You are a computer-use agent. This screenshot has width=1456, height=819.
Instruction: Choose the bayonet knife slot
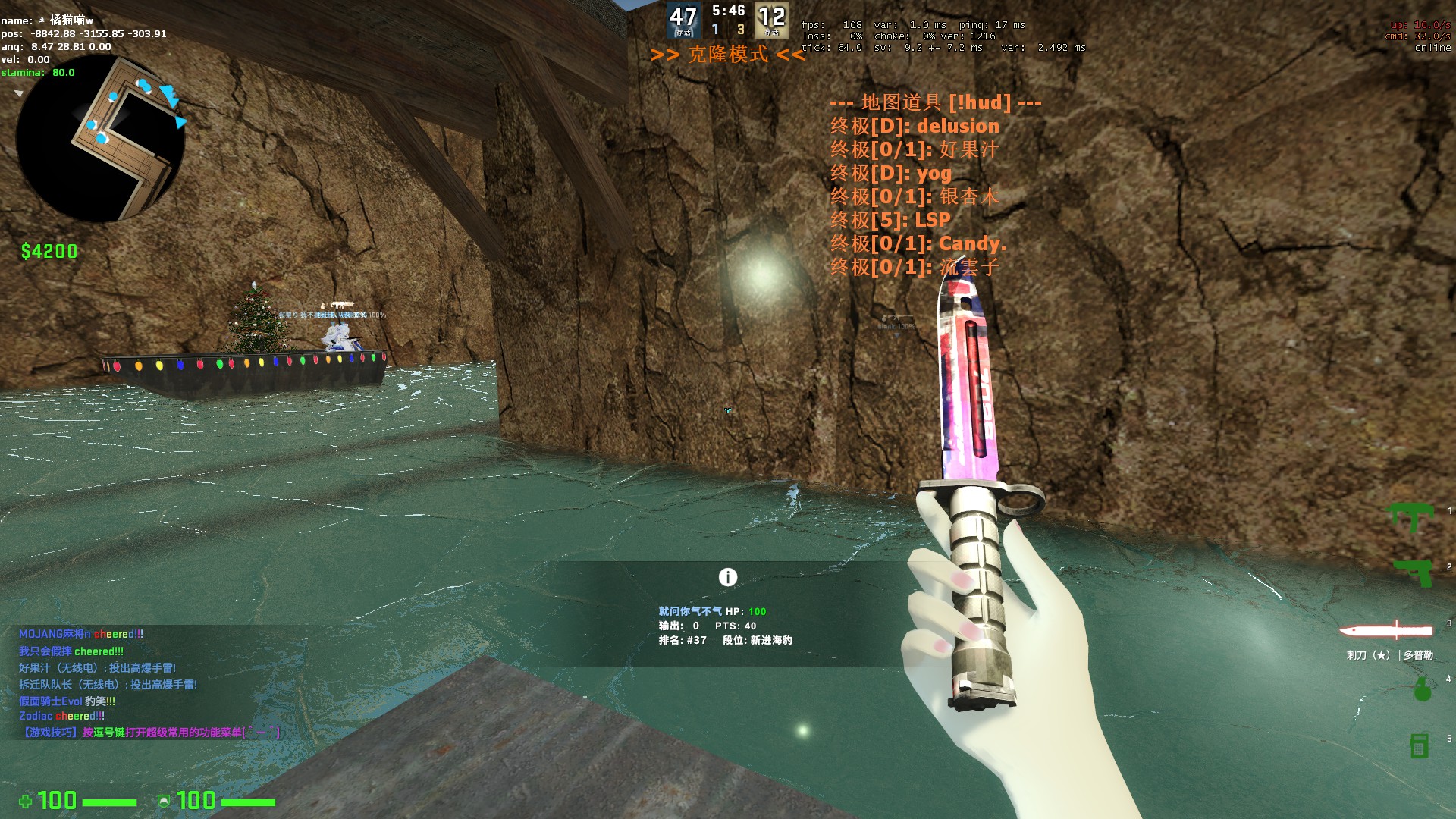1385,631
